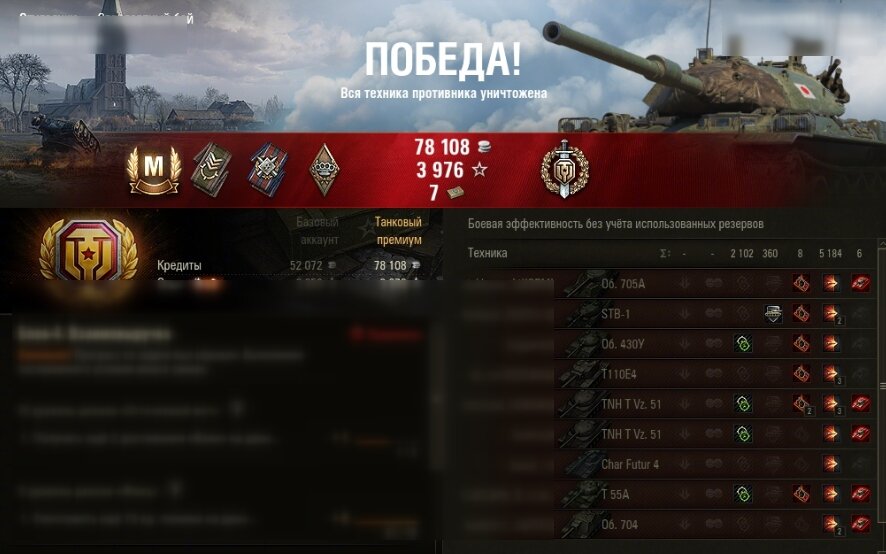This screenshot has height=554, width=886.
Task: Choose the T 55A tank row
Action: coord(615,494)
